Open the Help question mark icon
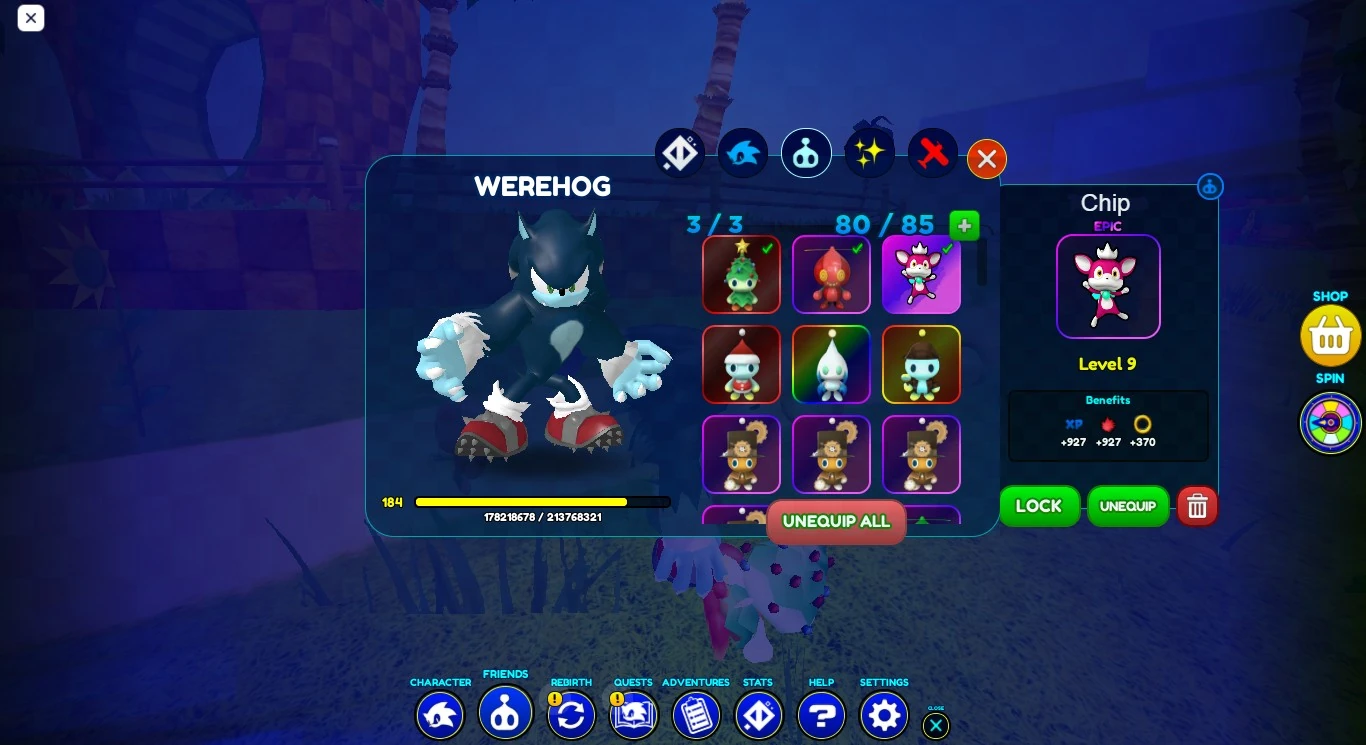 click(x=821, y=715)
